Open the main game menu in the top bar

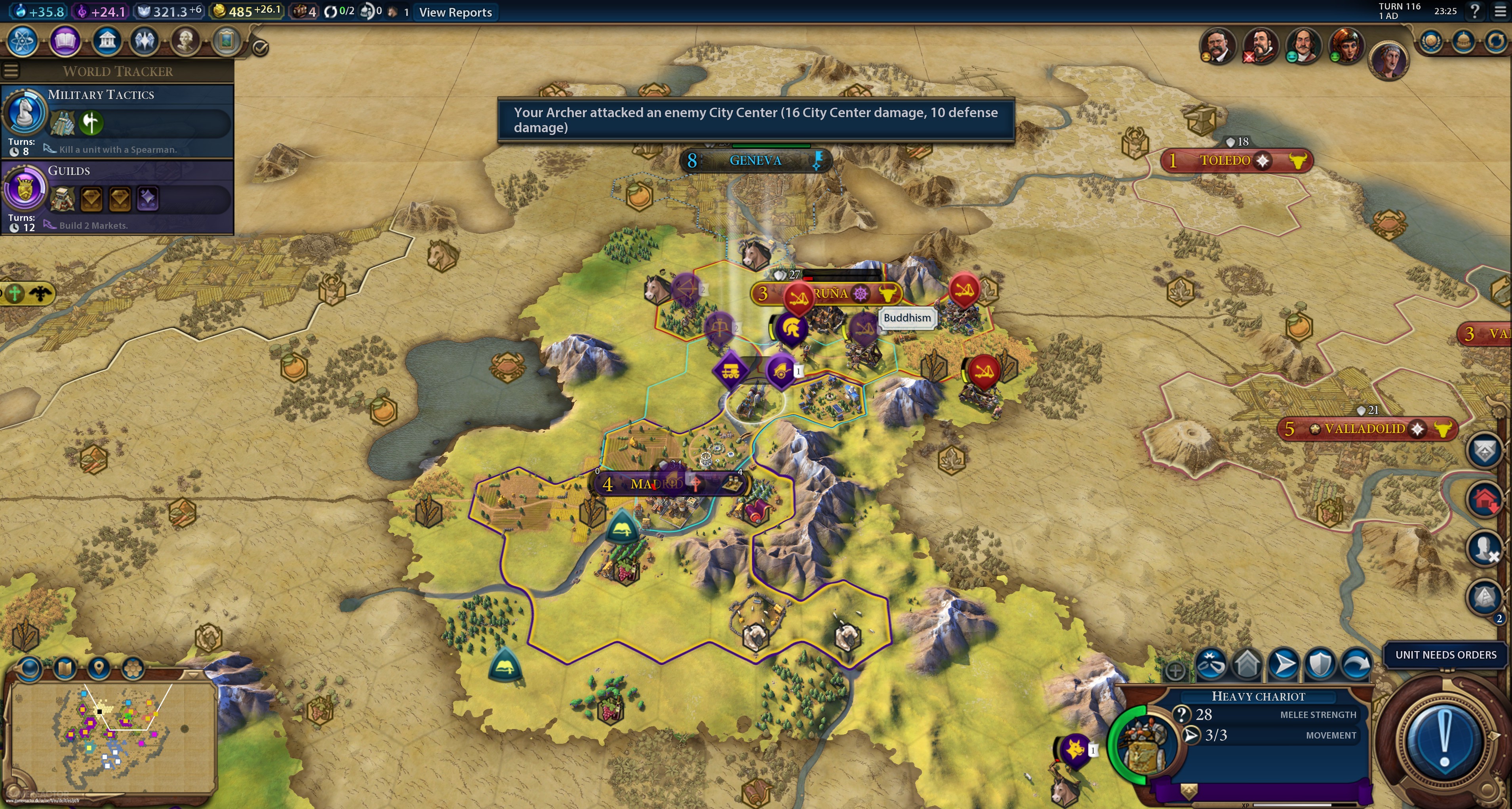pos(1500,11)
